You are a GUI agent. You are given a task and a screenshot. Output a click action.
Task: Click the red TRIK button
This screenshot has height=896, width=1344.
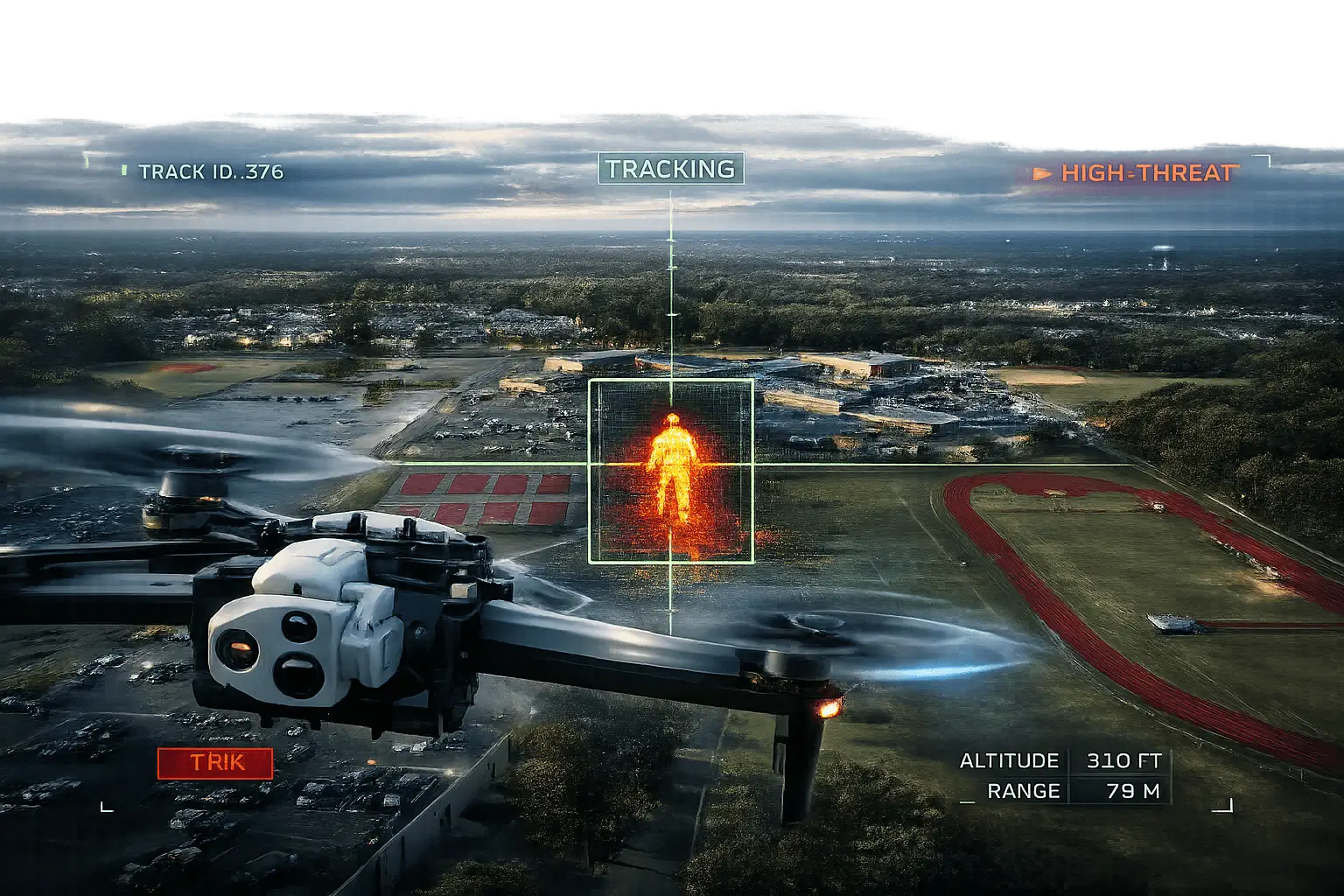tap(215, 763)
